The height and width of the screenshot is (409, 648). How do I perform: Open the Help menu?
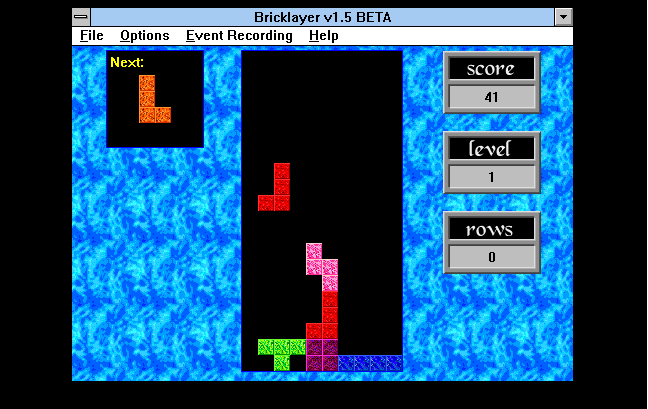tap(323, 36)
